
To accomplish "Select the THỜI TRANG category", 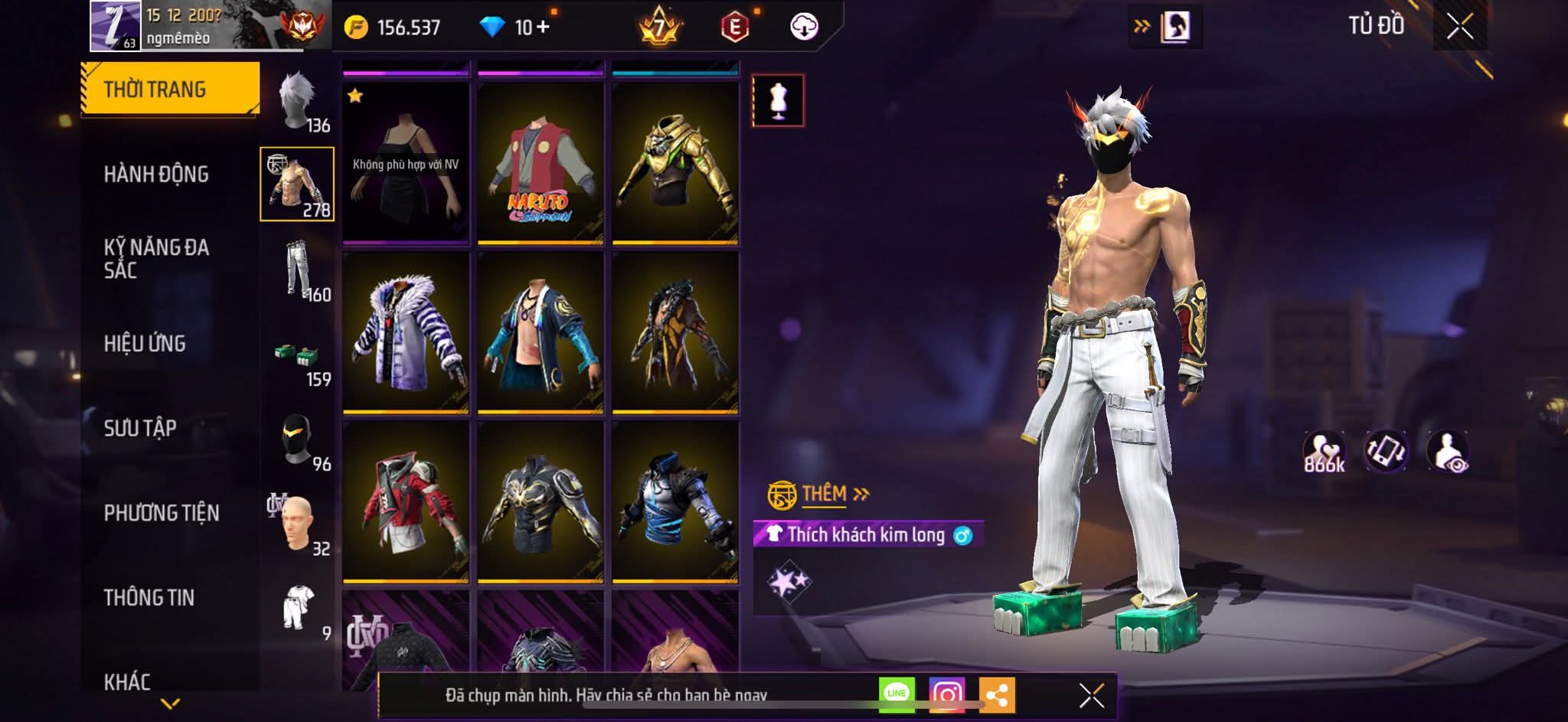I will click(x=170, y=89).
